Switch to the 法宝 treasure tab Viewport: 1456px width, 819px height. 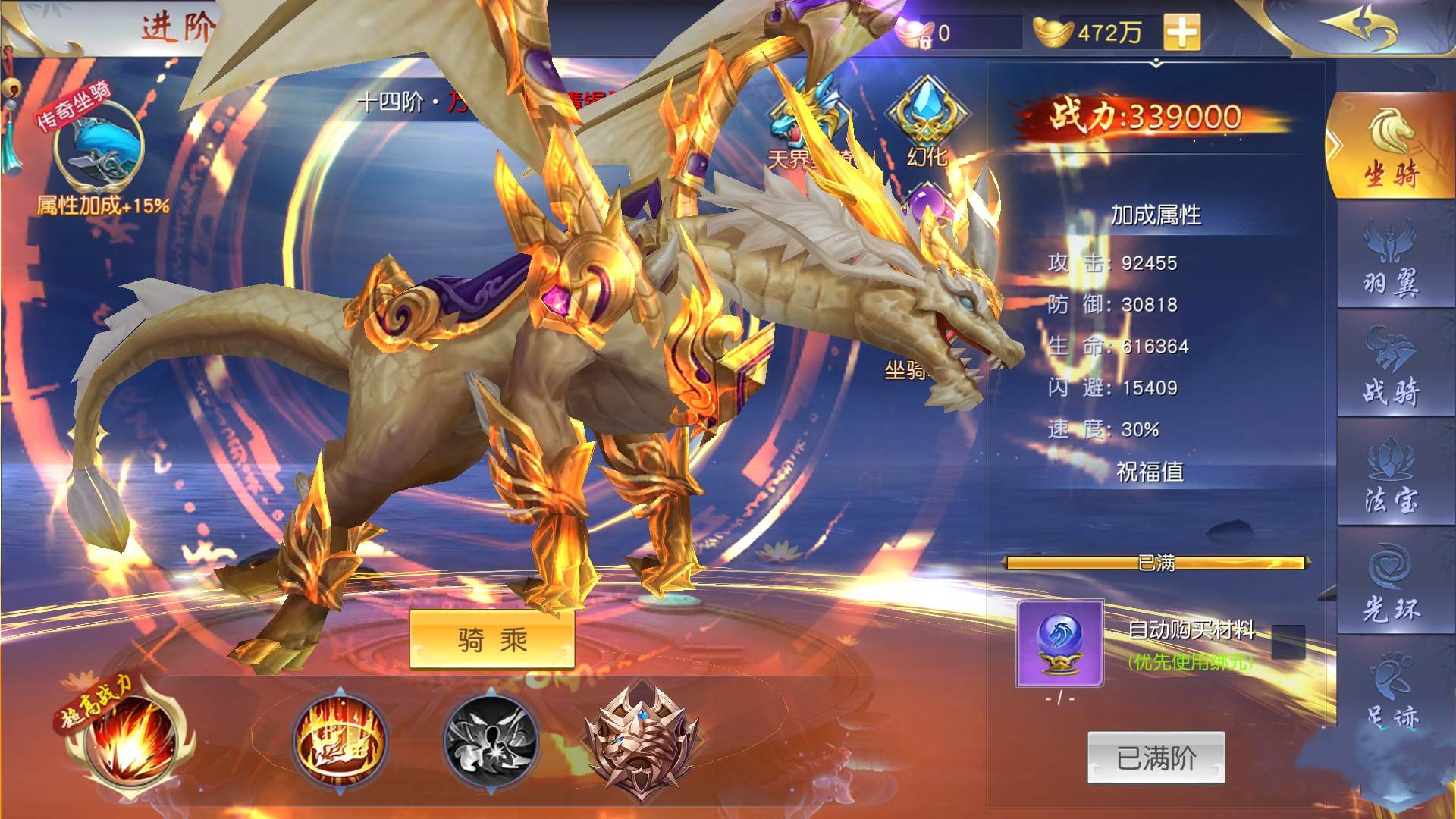1392,475
